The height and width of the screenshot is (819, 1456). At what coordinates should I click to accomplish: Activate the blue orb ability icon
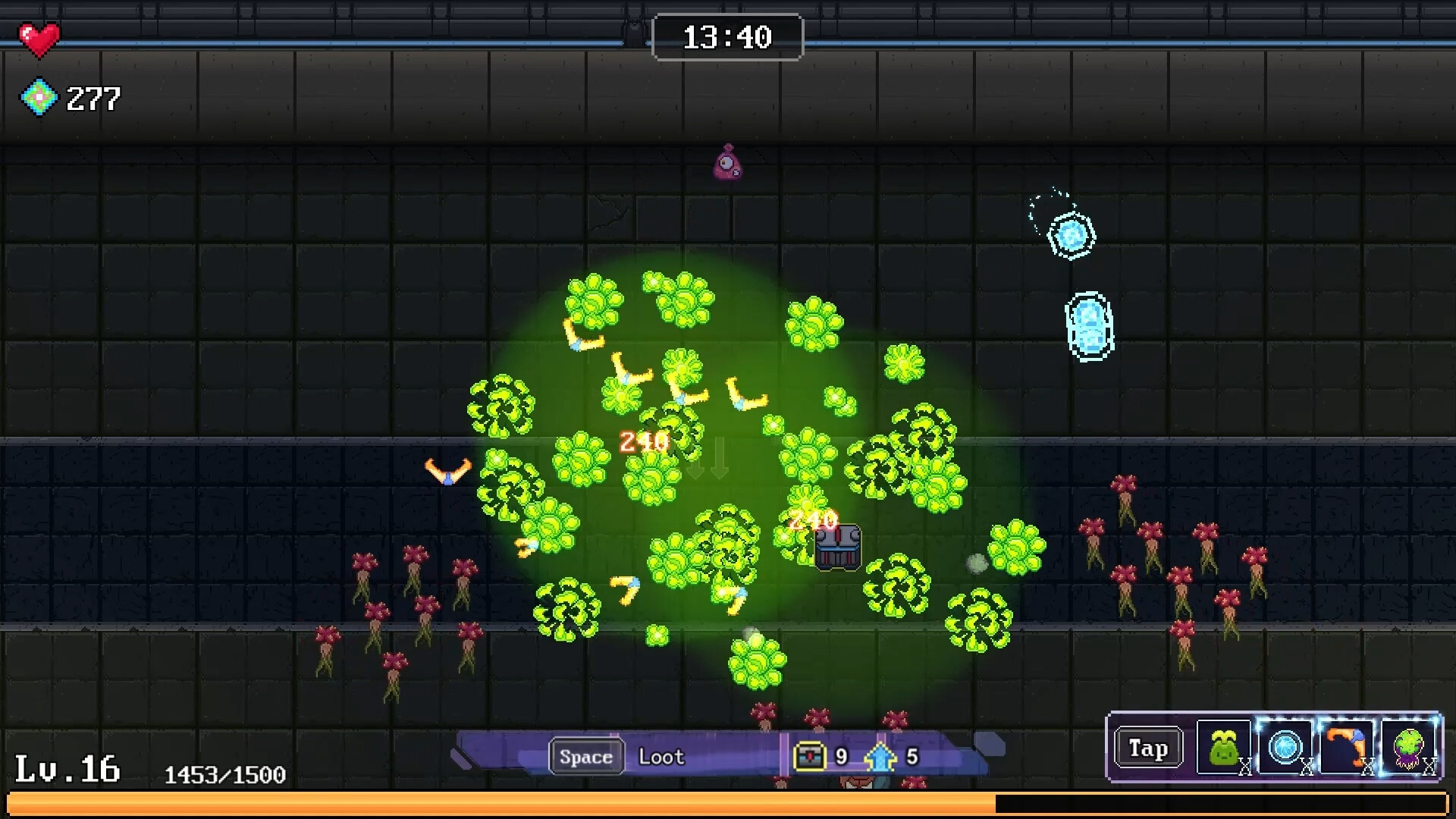tap(1285, 748)
